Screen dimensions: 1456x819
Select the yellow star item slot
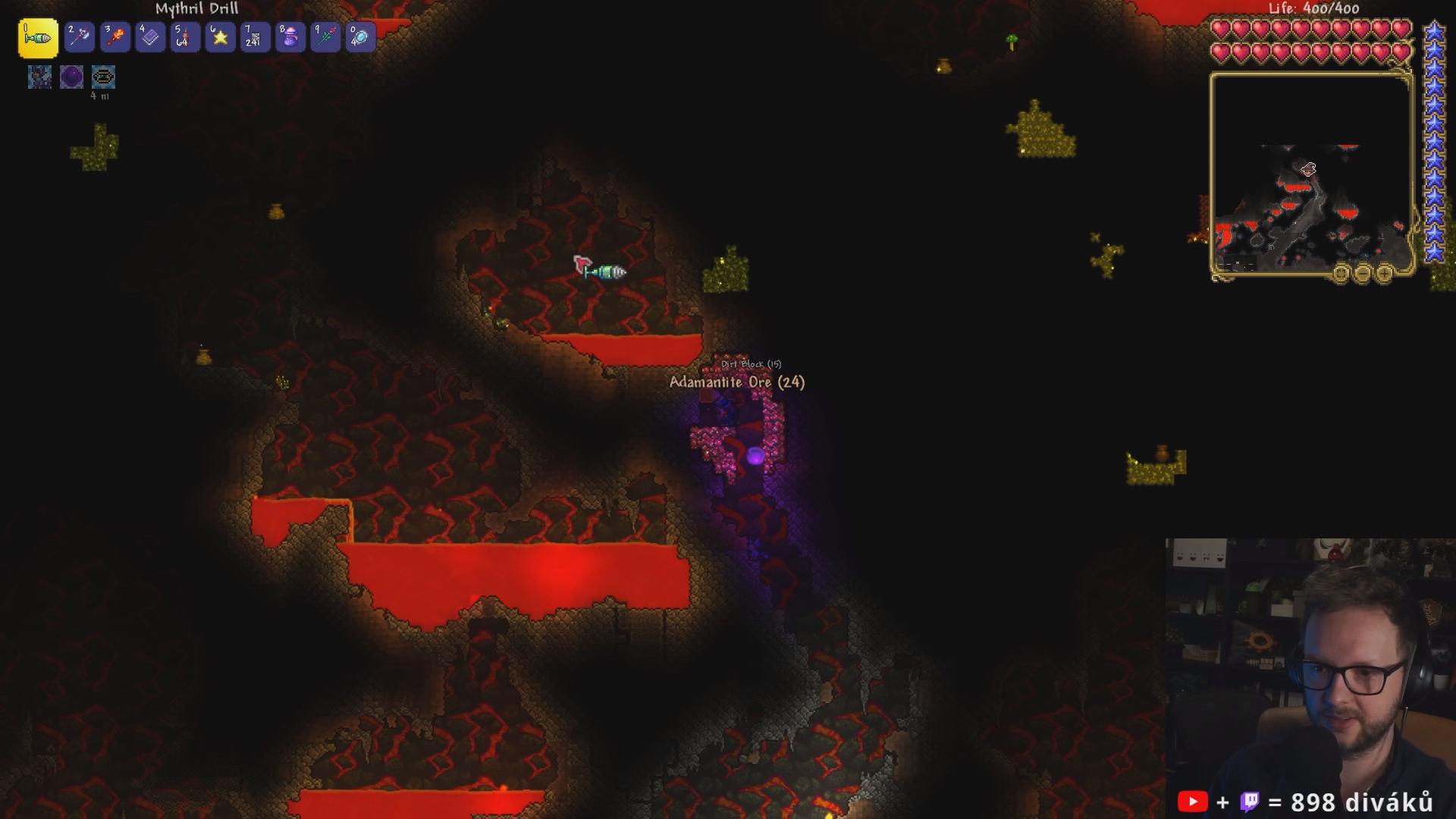pos(220,37)
